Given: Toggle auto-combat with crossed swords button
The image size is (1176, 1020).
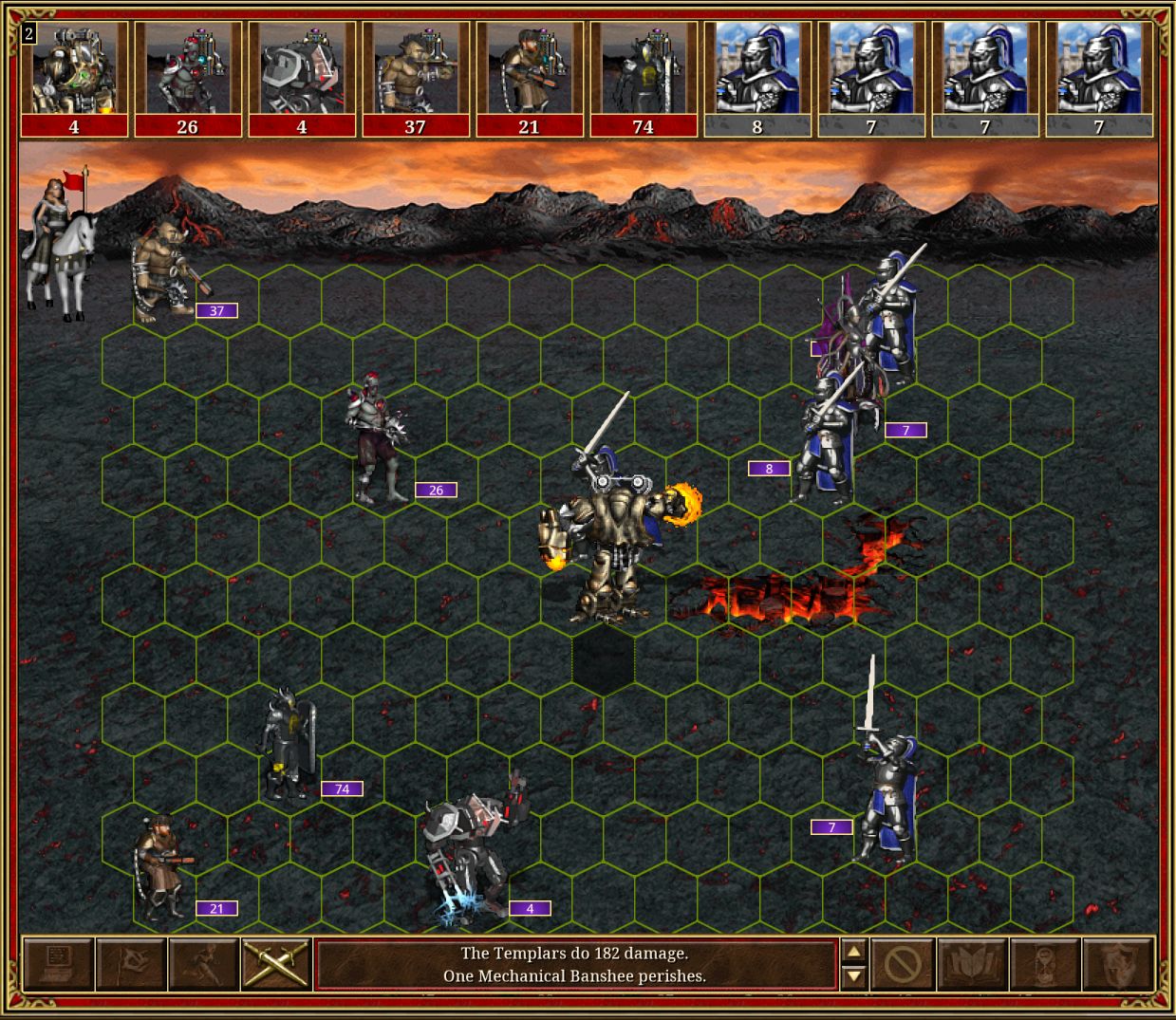Looking at the screenshot, I should click(276, 964).
